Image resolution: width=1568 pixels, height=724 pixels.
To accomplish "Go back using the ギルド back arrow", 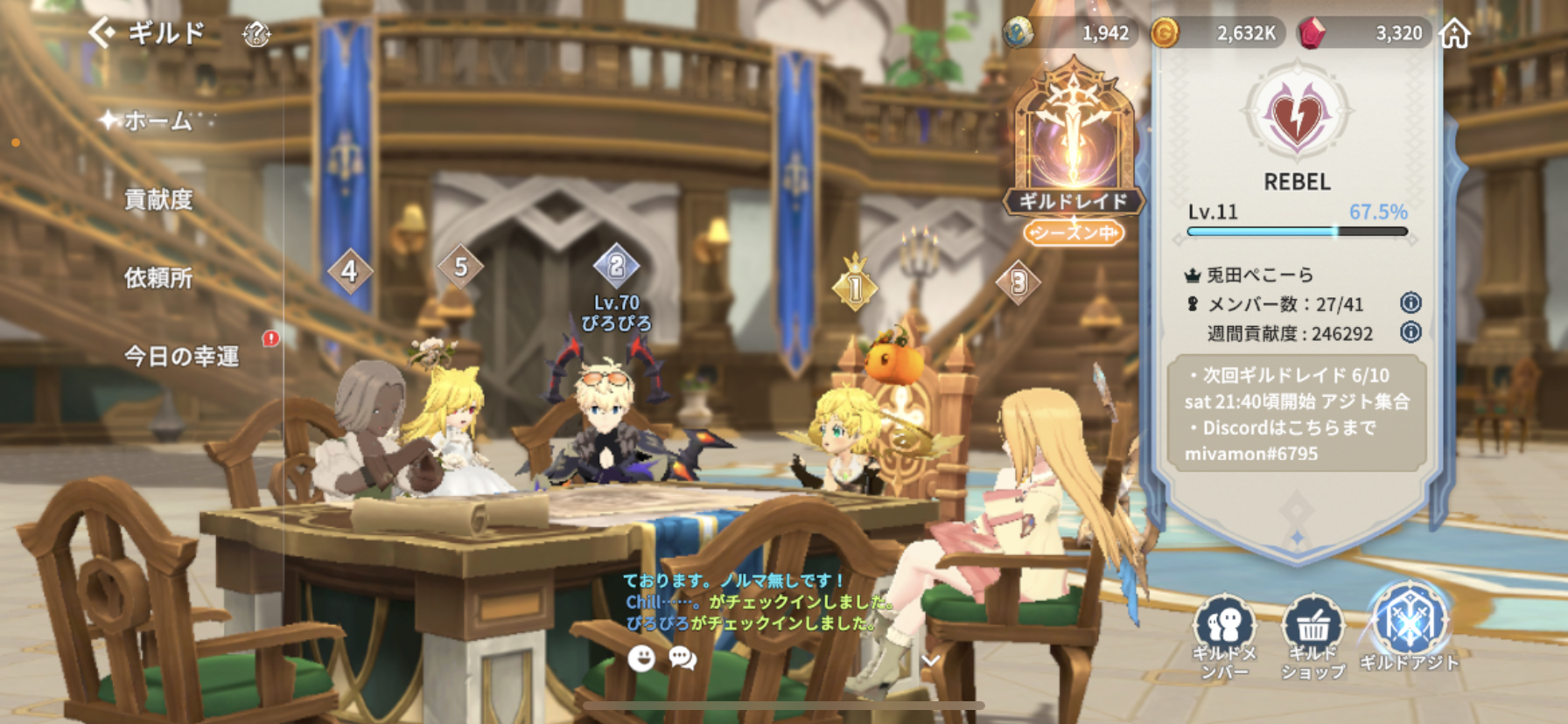I will pyautogui.click(x=102, y=33).
